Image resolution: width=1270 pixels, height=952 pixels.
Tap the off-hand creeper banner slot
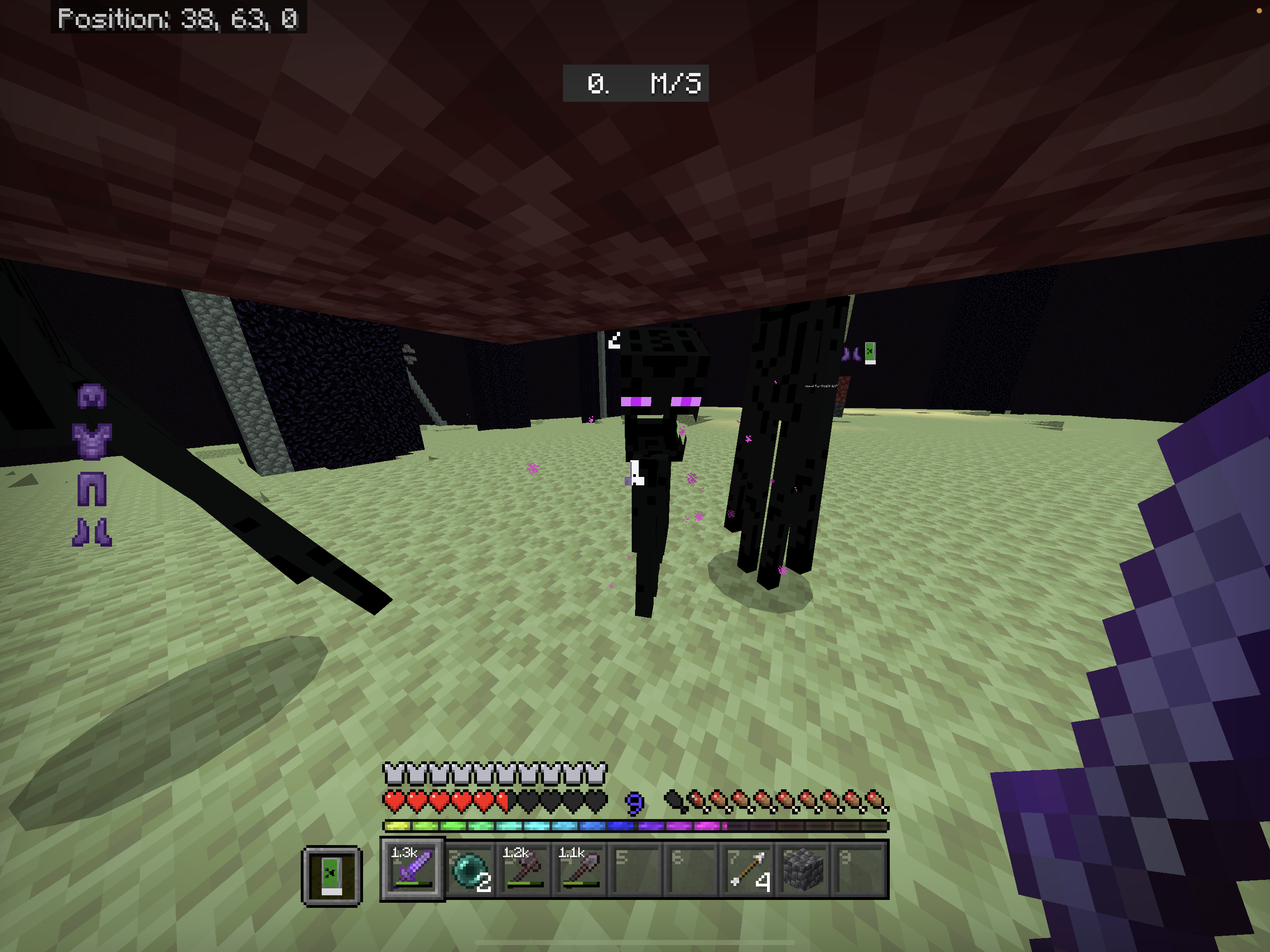pyautogui.click(x=332, y=876)
